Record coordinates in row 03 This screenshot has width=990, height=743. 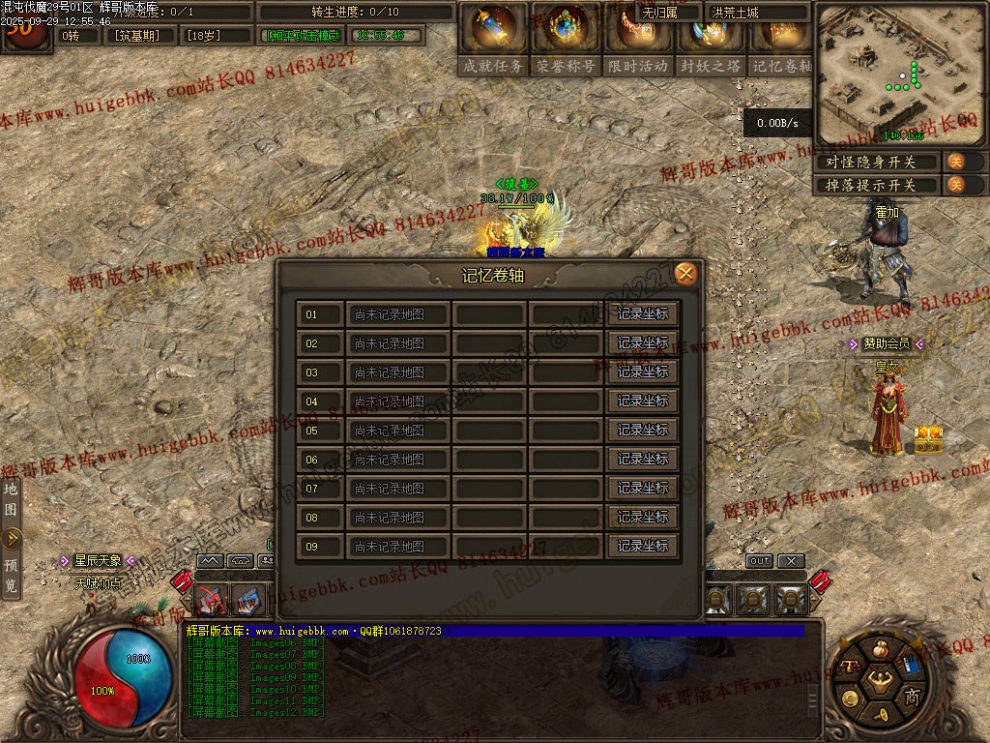pyautogui.click(x=642, y=372)
